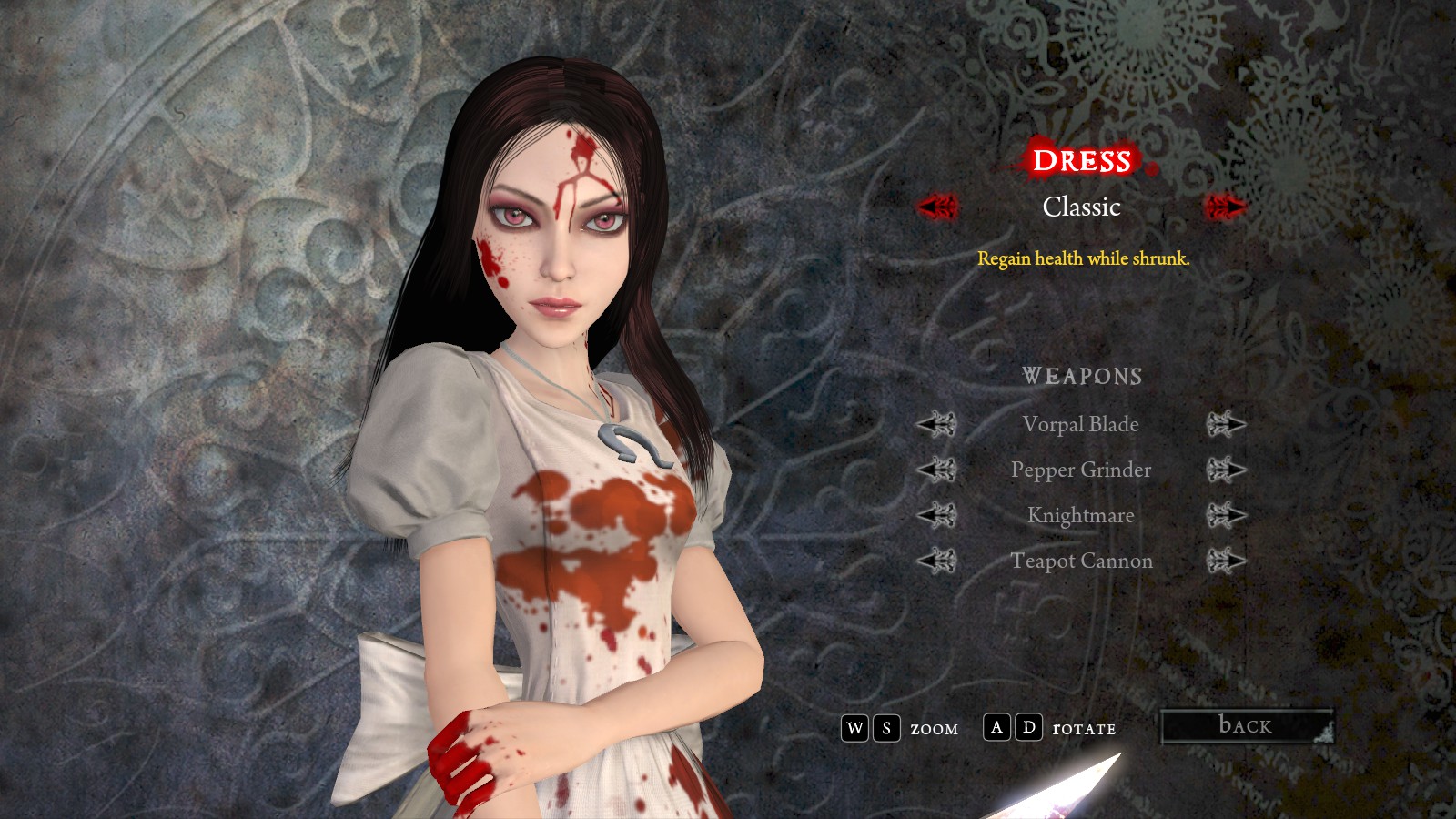Click the left arrow next to Knightmare

point(937,515)
